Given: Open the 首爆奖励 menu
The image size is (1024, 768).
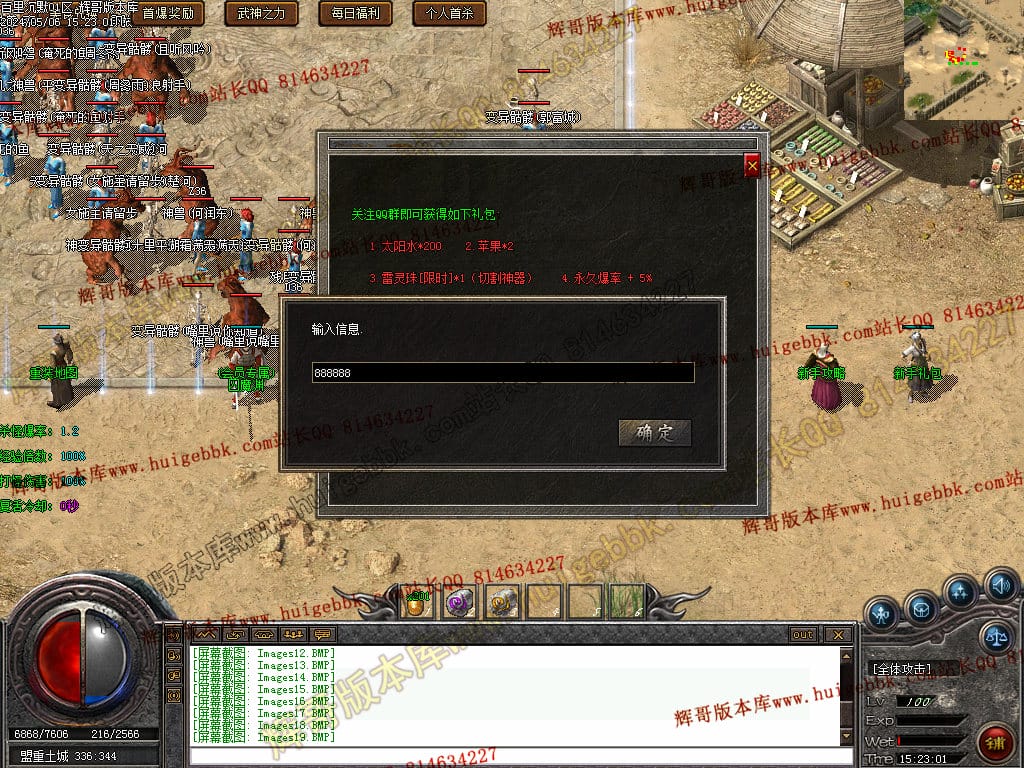Looking at the screenshot, I should (168, 13).
